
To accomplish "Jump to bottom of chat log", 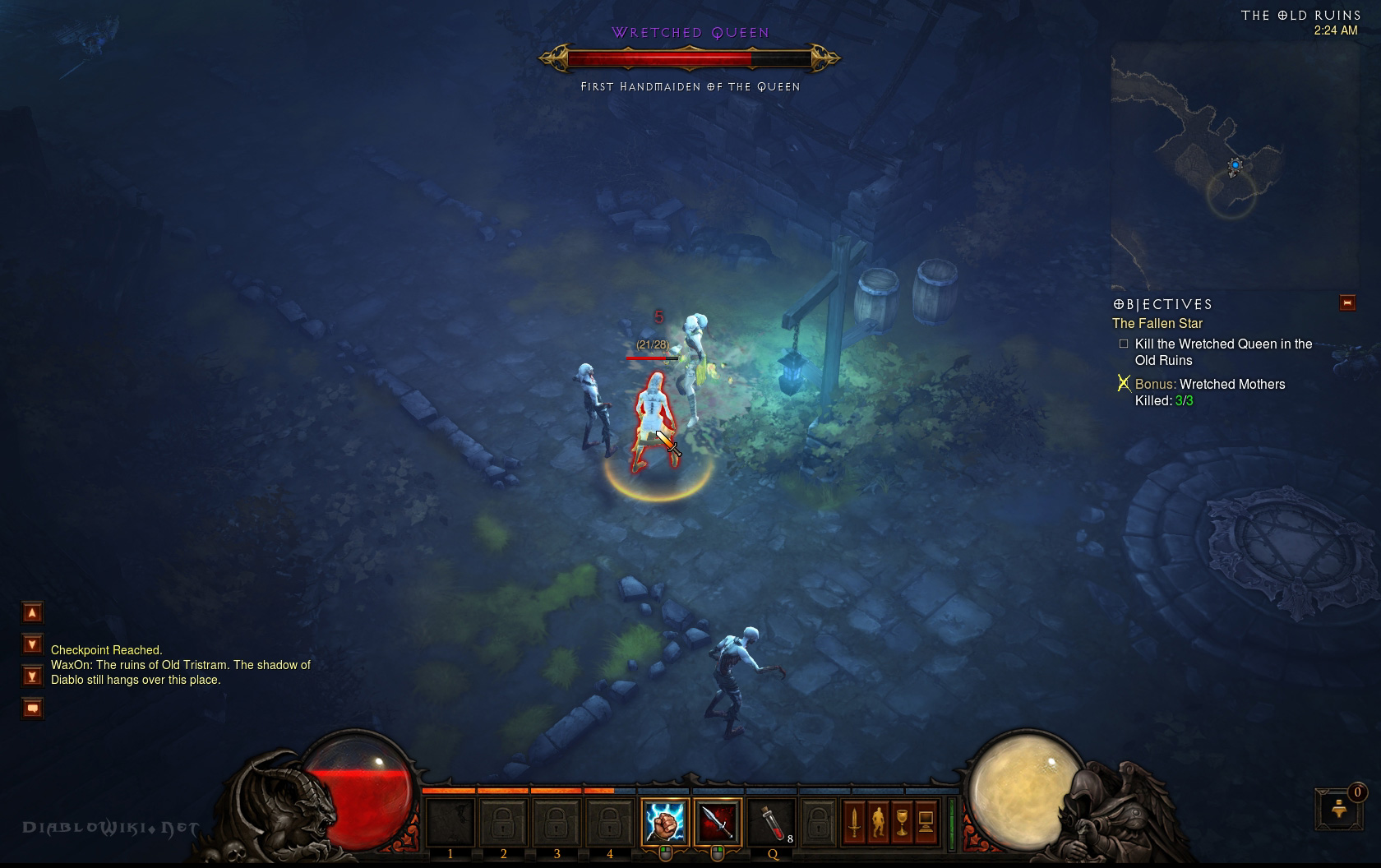I will tap(32, 676).
